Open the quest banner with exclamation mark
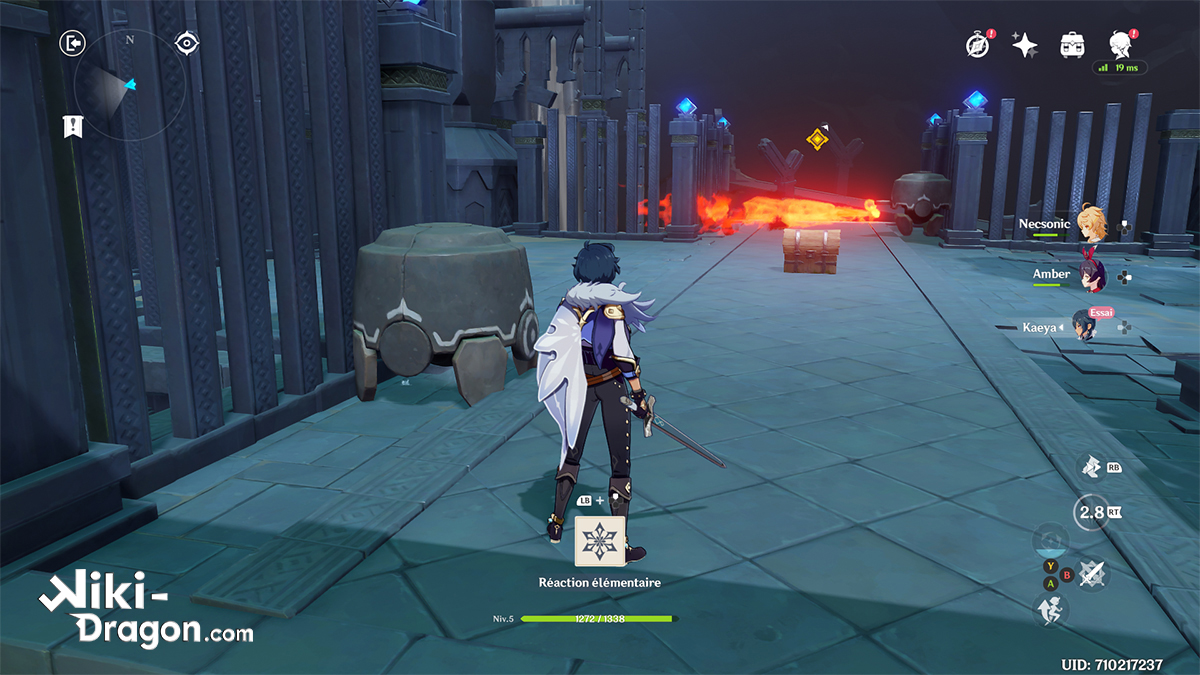The width and height of the screenshot is (1200, 675). pyautogui.click(x=73, y=126)
